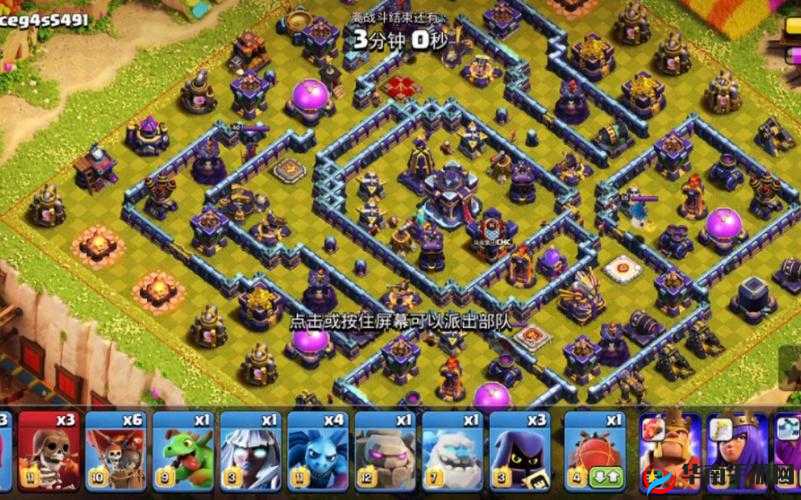This screenshot has width=801, height=500.
Task: Select the Minion troop card
Action: [318, 447]
